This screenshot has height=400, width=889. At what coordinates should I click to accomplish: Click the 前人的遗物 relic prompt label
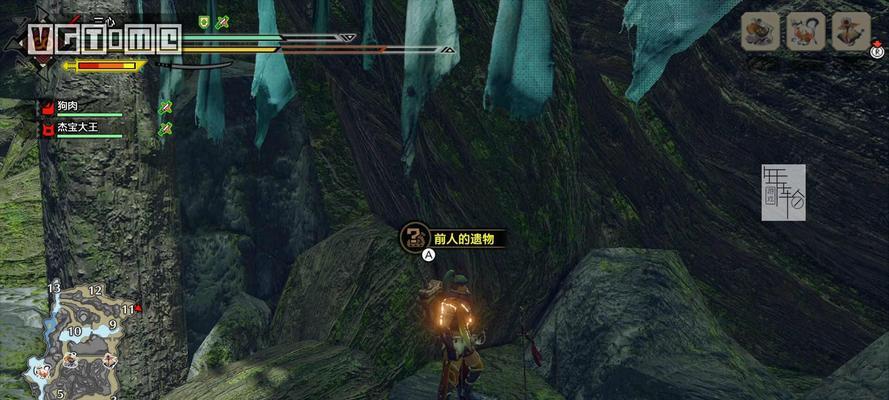pos(463,239)
